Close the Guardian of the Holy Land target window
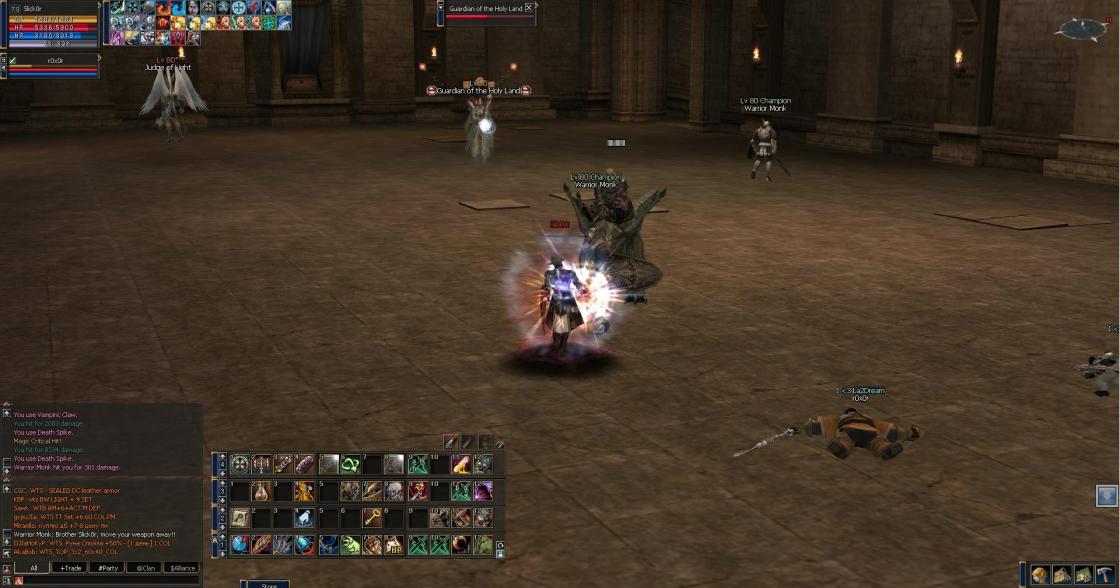1120x588 pixels. 529,8
